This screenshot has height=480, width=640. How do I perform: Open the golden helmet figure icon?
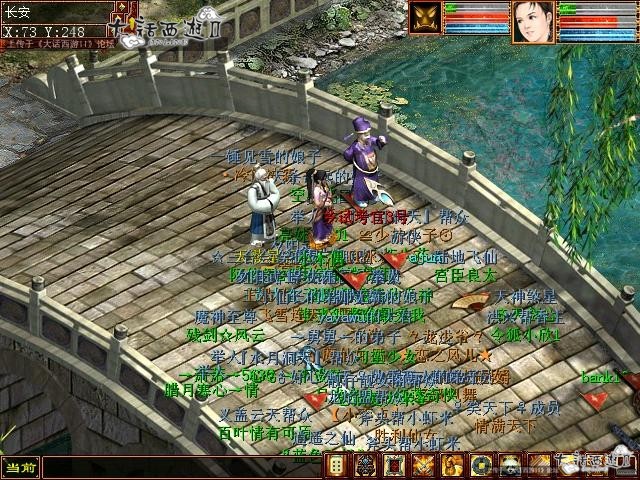[x=453, y=466]
